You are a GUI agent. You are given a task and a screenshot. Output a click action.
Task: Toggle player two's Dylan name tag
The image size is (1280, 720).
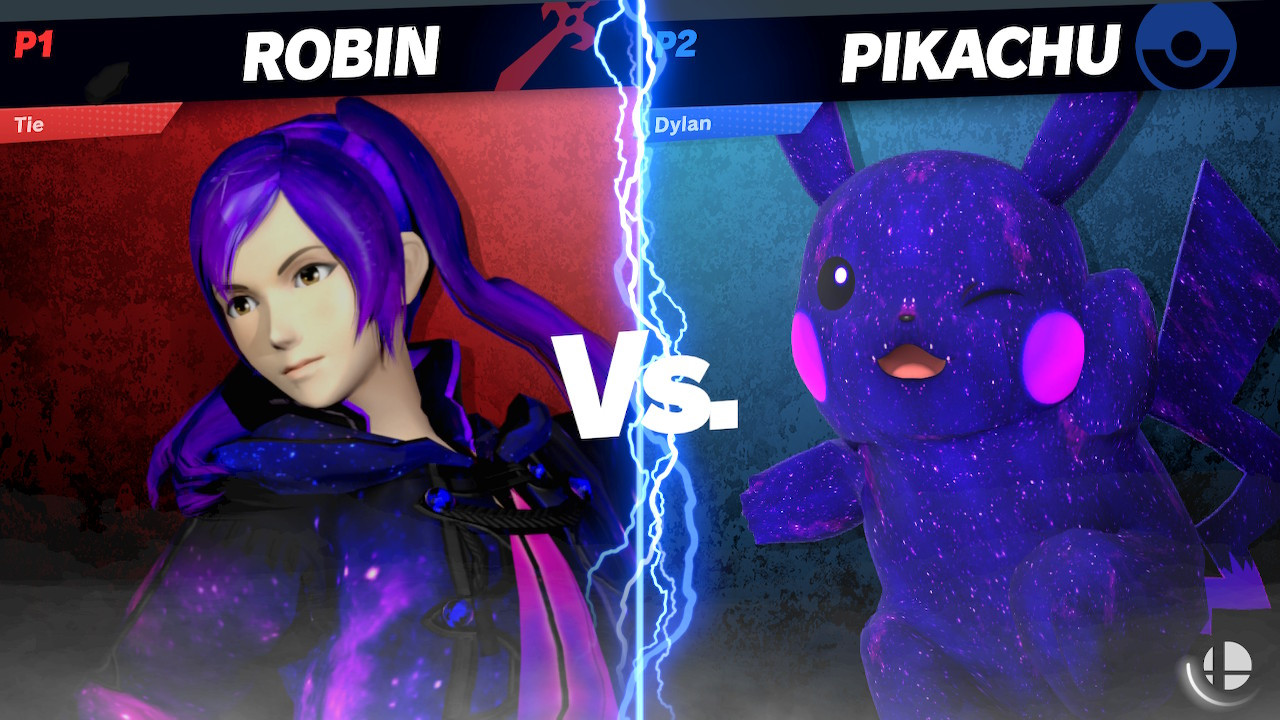681,123
